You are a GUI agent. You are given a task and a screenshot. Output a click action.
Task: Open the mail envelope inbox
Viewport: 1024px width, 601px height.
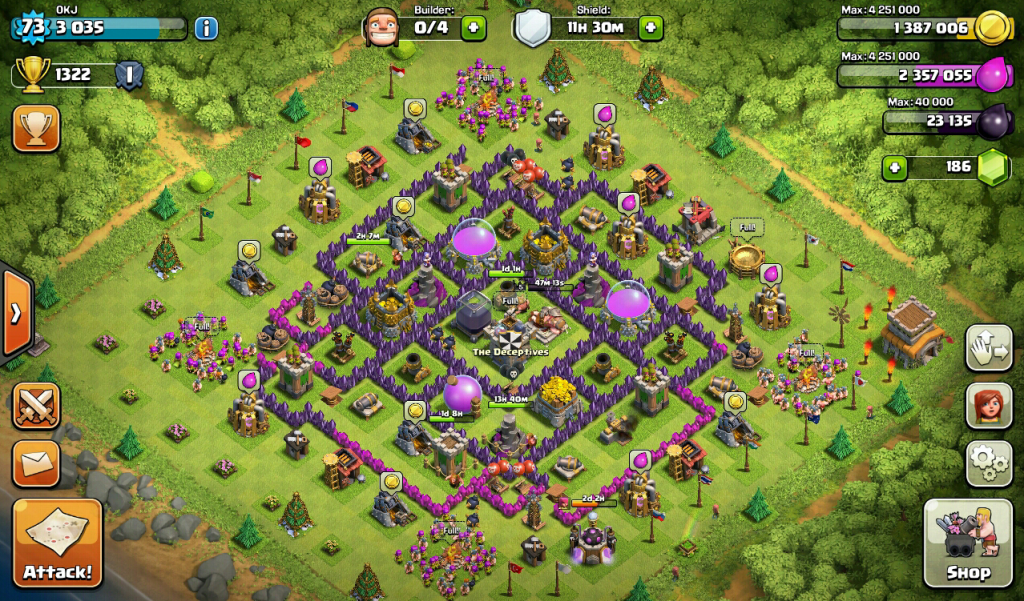pyautogui.click(x=35, y=464)
